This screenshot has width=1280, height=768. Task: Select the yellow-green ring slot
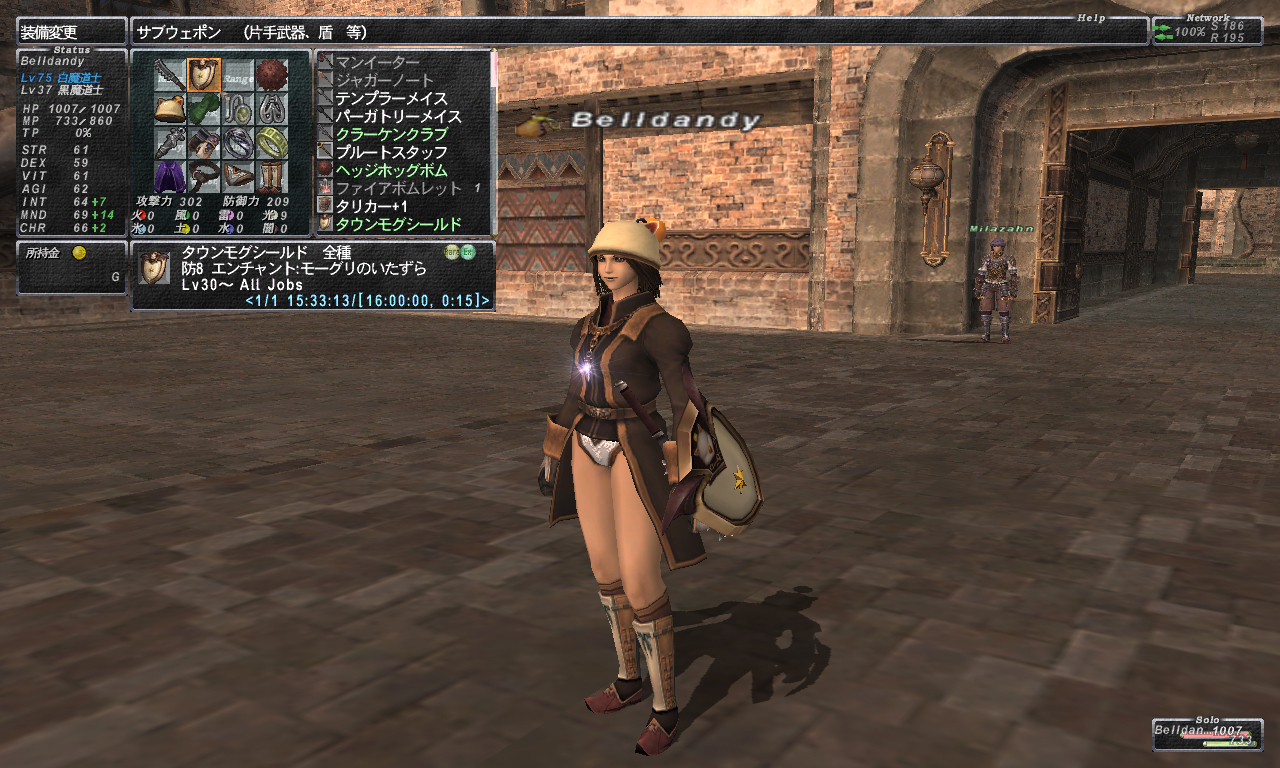click(x=272, y=143)
